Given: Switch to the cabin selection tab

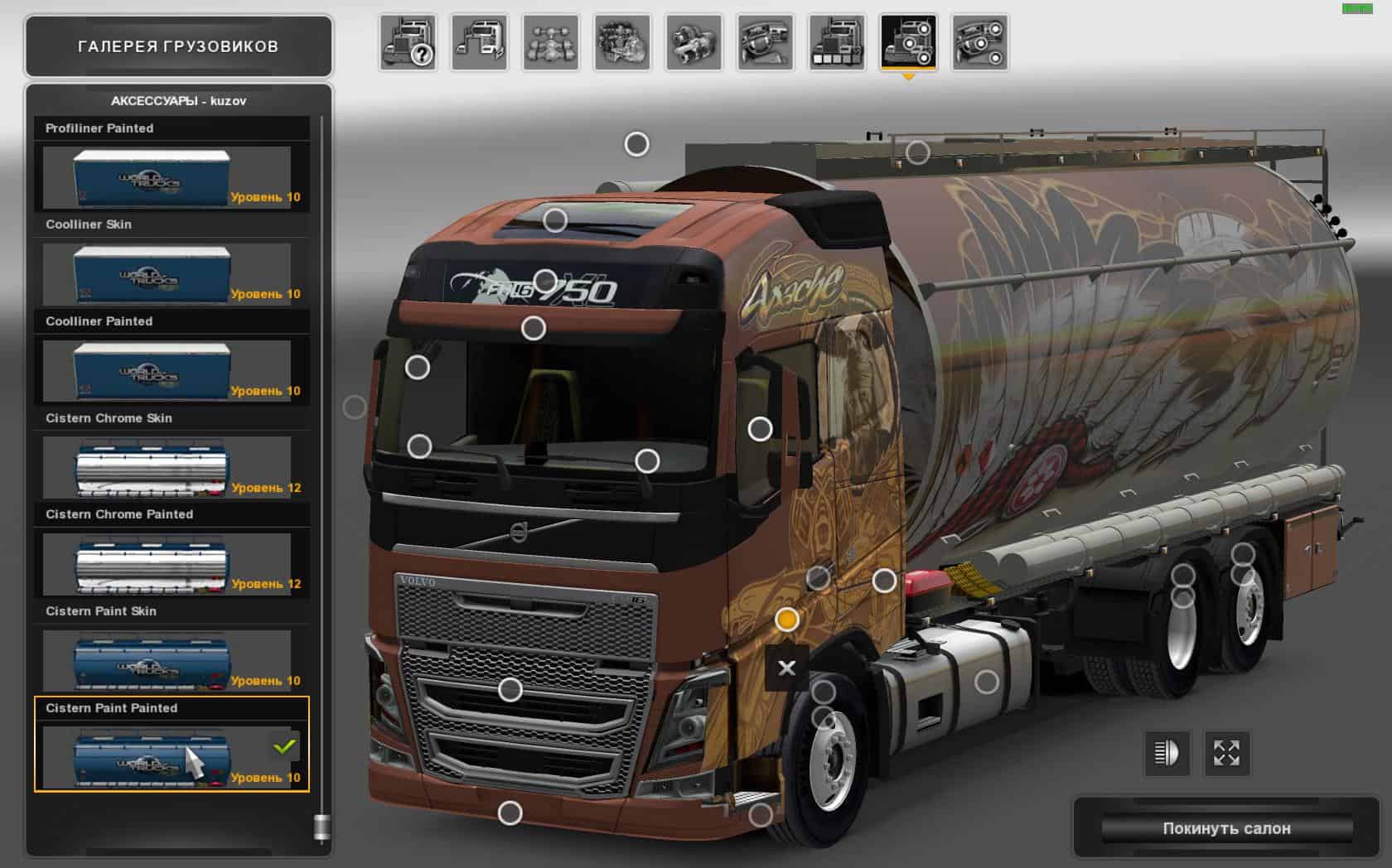Looking at the screenshot, I should click(x=480, y=43).
